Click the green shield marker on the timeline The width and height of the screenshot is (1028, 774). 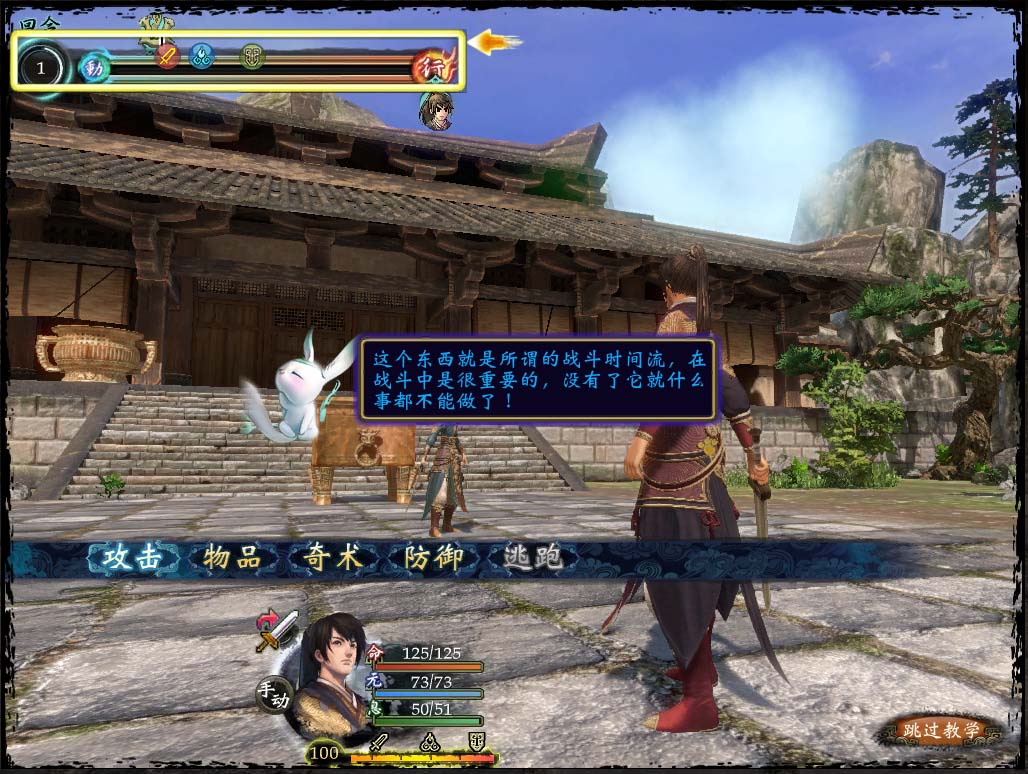pos(252,55)
